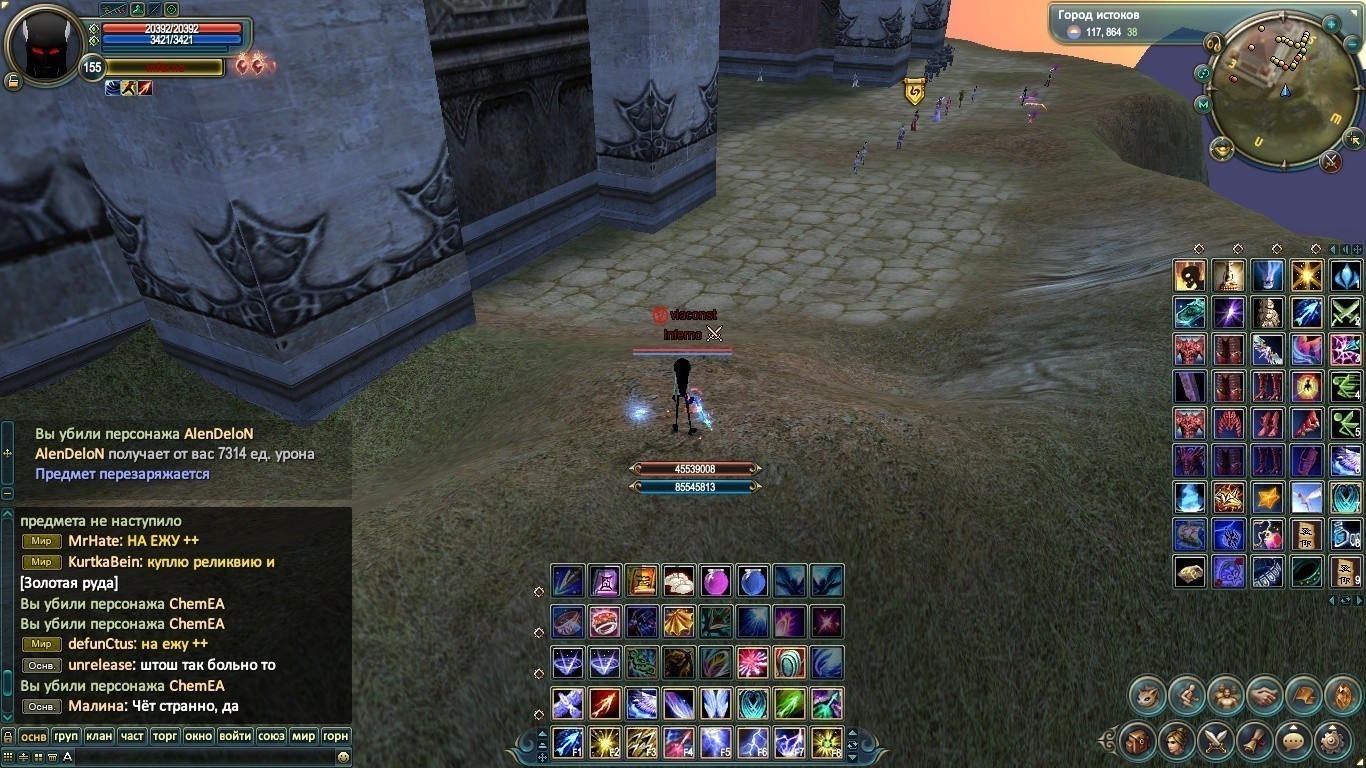1366x768 pixels.
Task: Activate the F8 yellow burst skill
Action: coord(826,742)
